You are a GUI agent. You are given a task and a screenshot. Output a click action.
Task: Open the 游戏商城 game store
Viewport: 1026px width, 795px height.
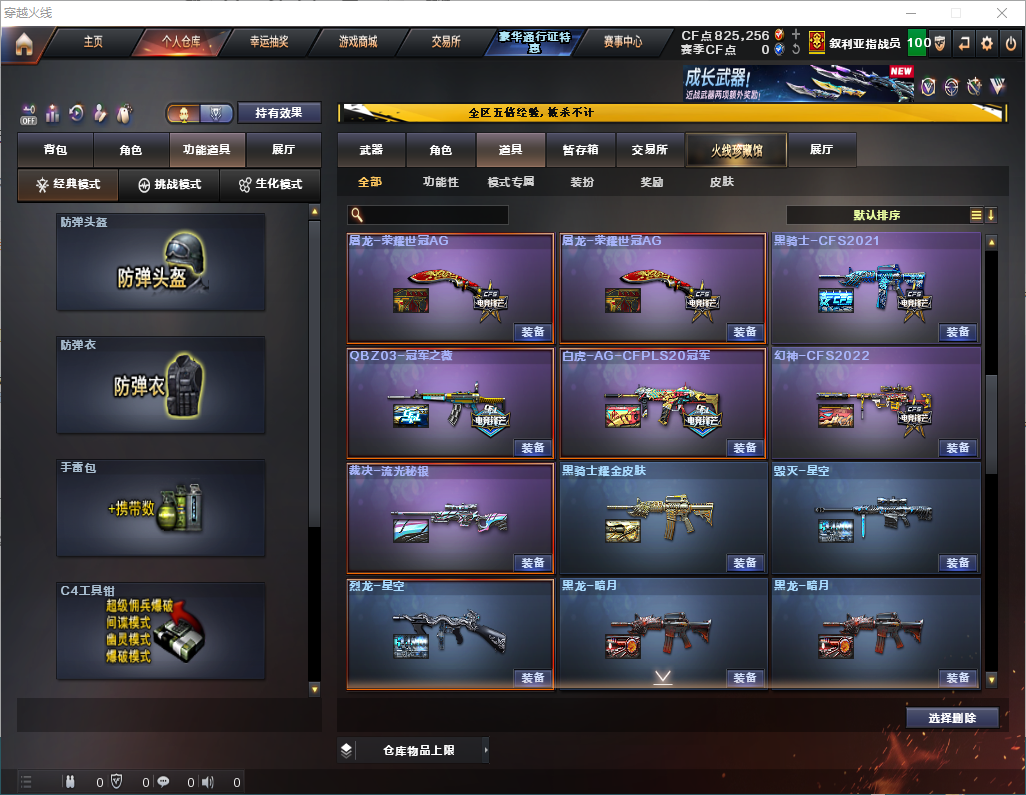coord(358,42)
